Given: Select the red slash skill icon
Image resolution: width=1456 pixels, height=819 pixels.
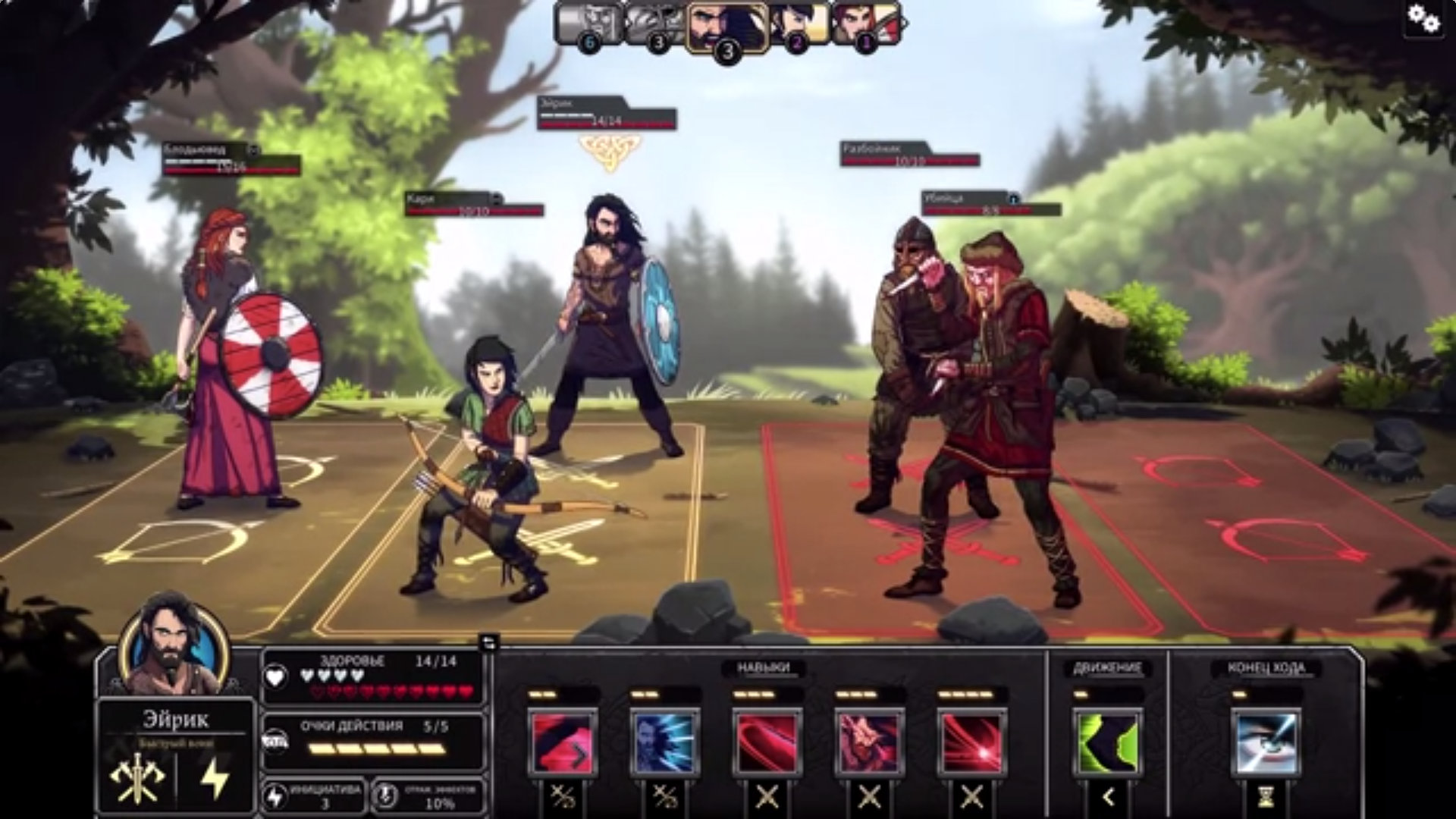Looking at the screenshot, I should tap(767, 742).
